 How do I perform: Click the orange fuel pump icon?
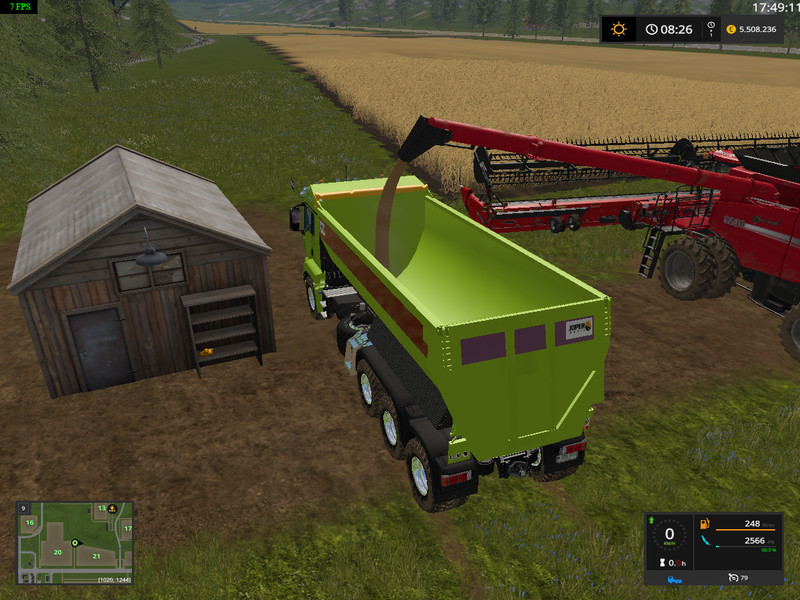click(705, 523)
